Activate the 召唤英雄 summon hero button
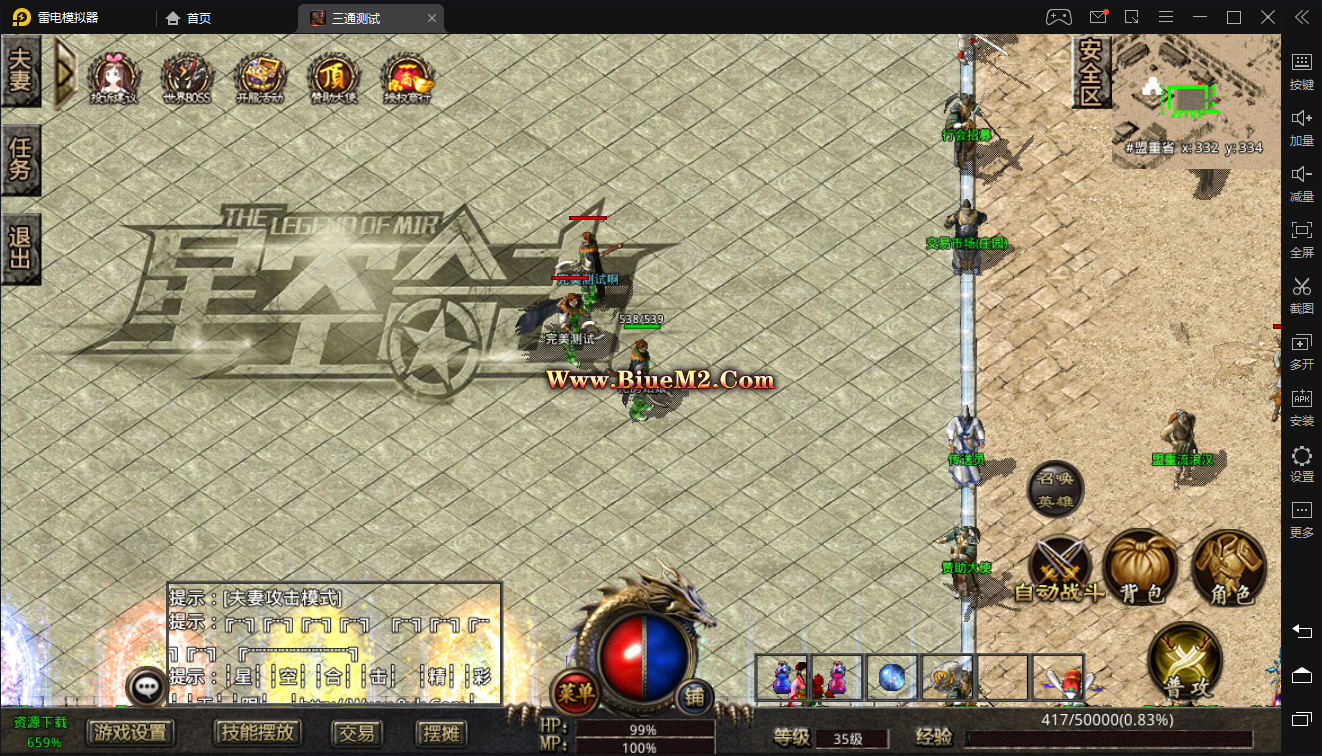This screenshot has width=1322, height=756. point(1055,490)
